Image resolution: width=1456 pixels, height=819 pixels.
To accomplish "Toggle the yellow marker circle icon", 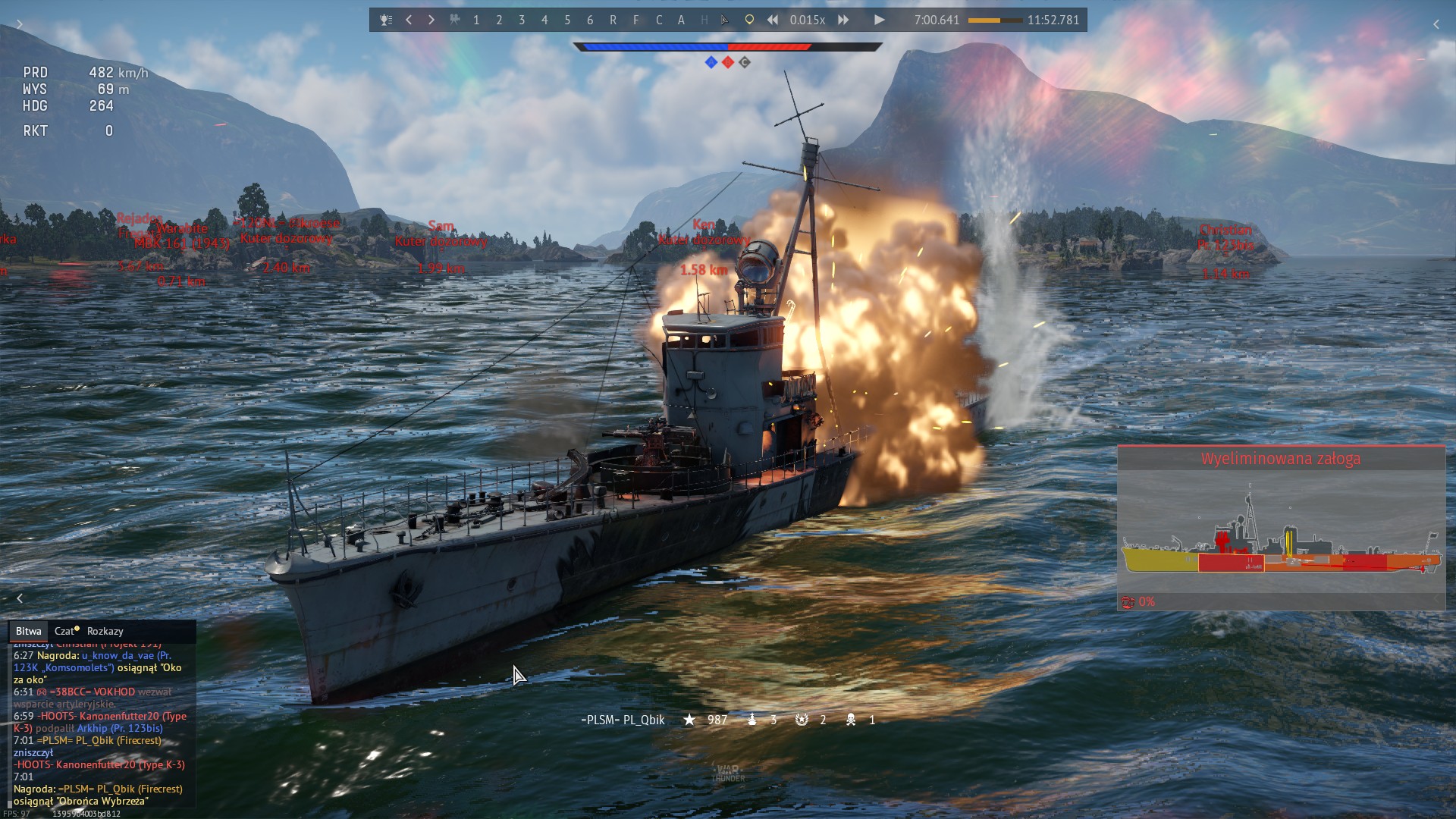I will 749,20.
